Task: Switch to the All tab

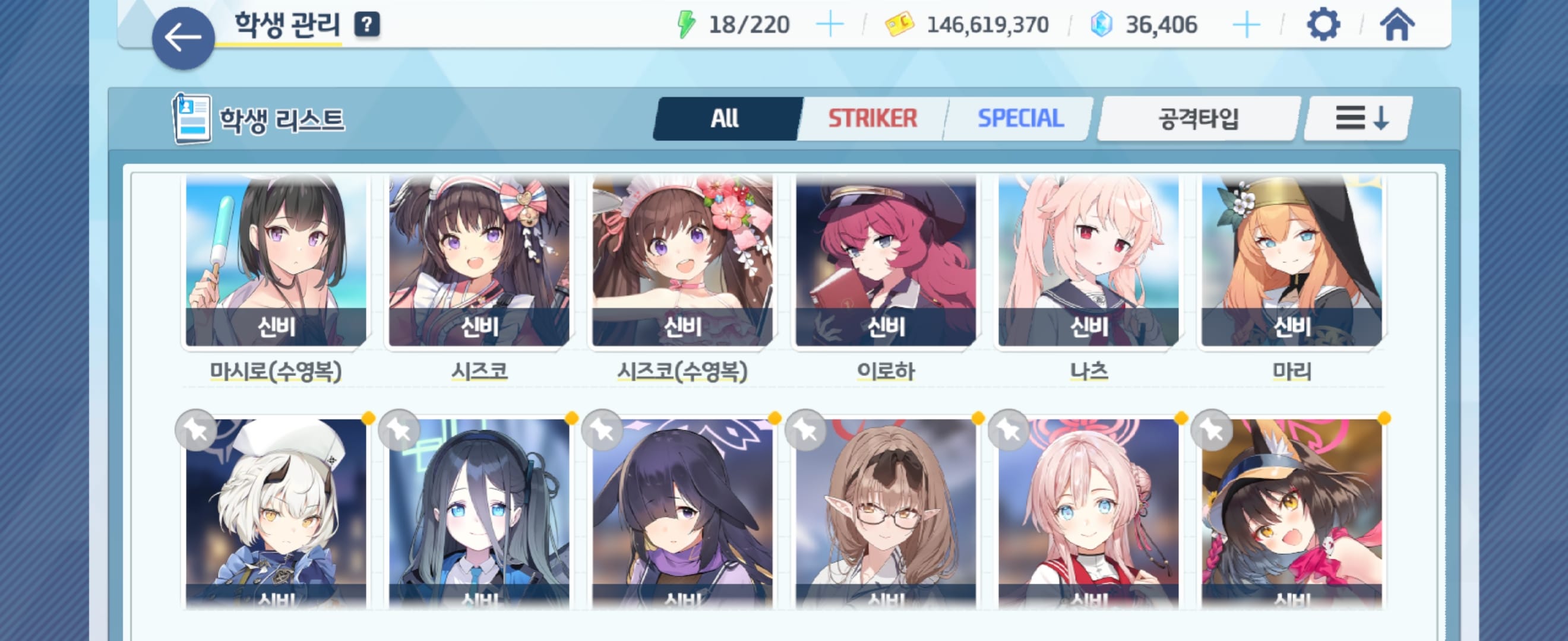Action: pyautogui.click(x=725, y=119)
